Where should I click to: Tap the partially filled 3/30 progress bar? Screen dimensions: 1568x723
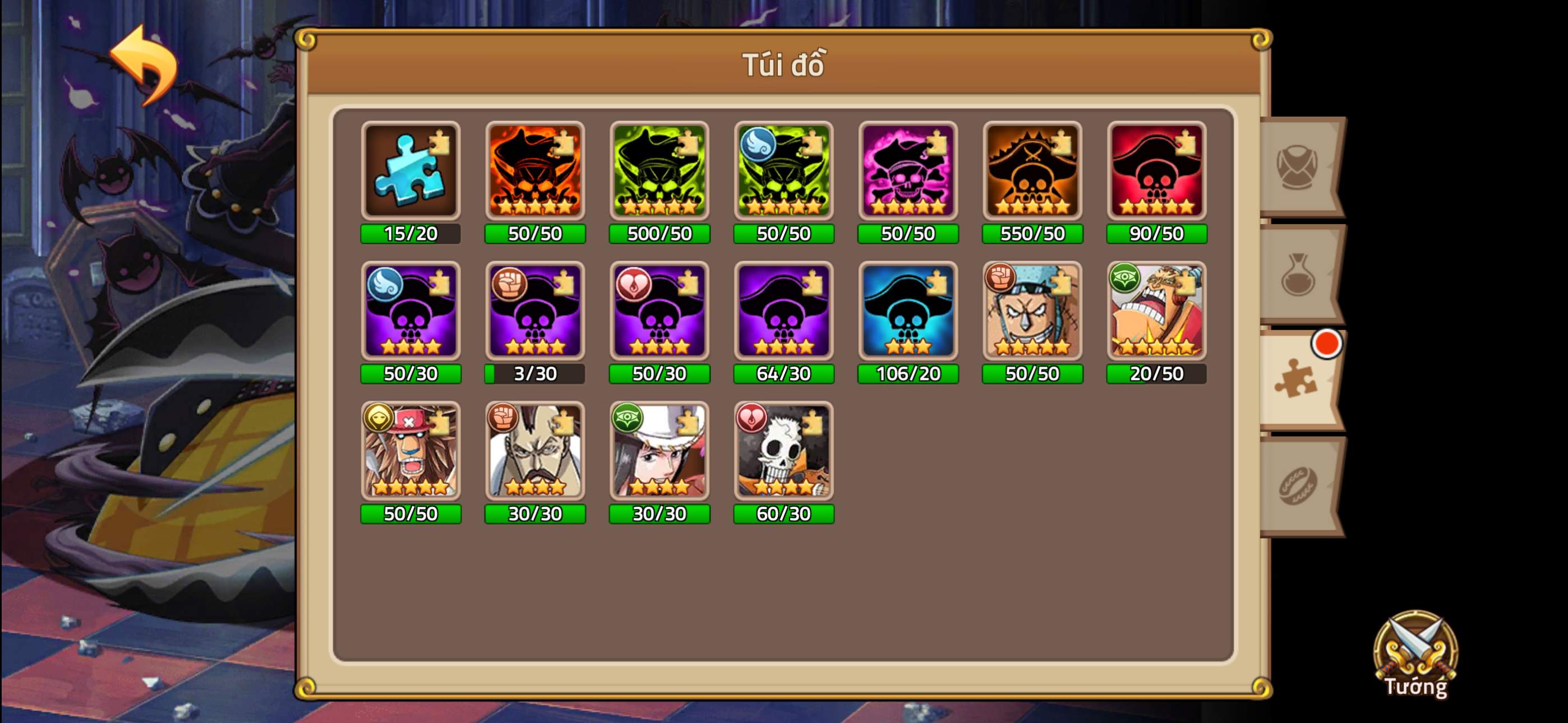(x=535, y=374)
